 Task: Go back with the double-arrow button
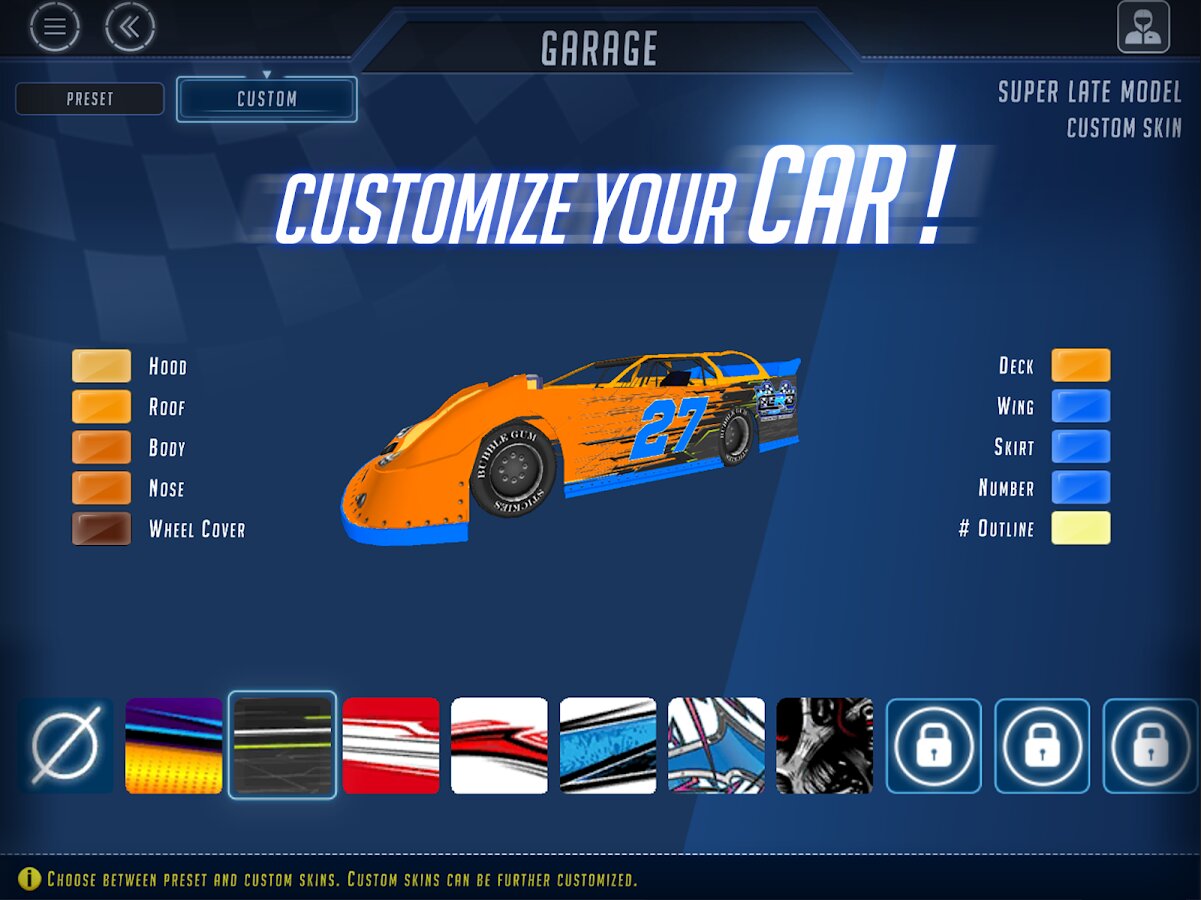pos(130,28)
